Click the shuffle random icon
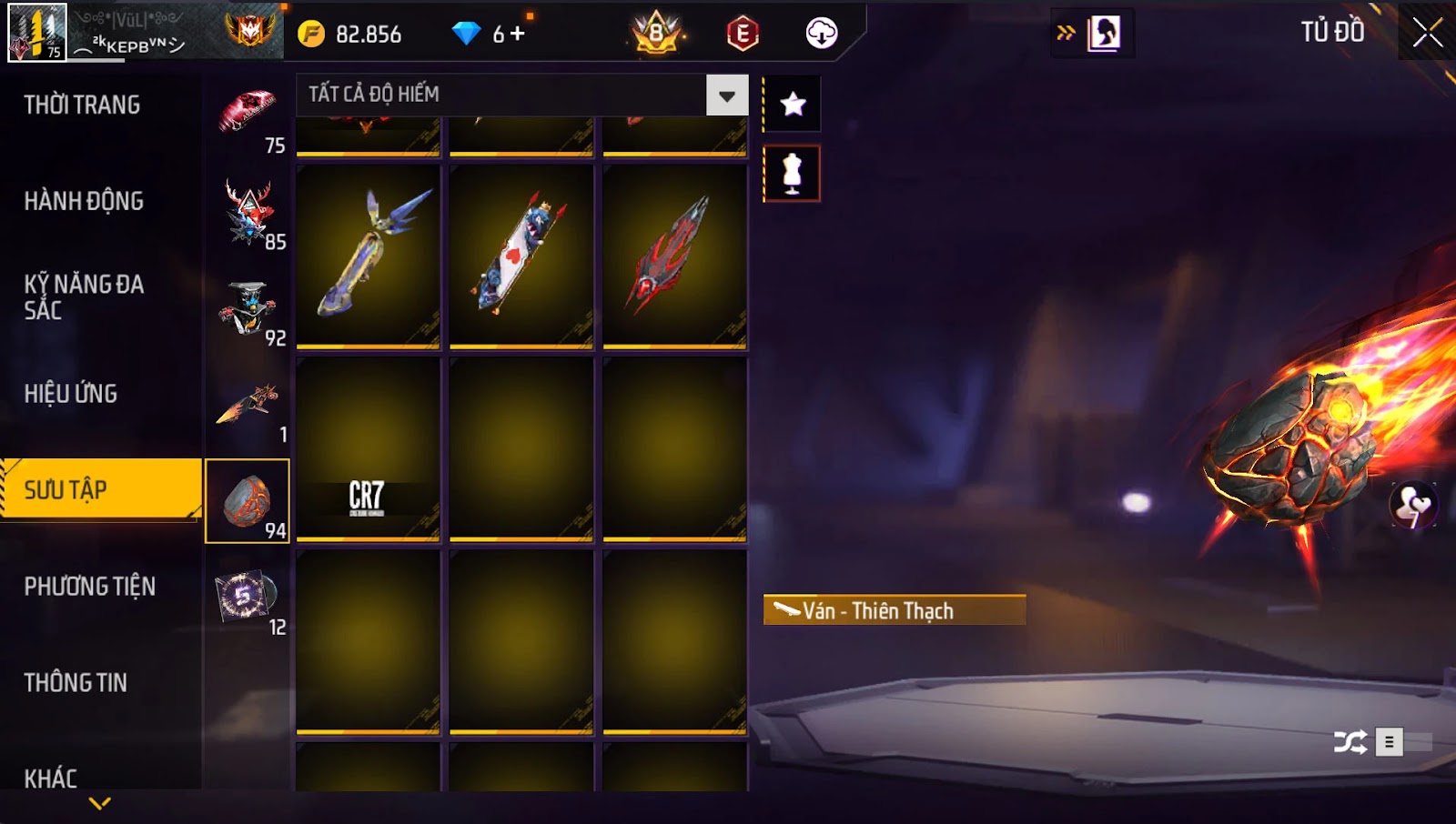Screen dimensions: 1456x824 point(1350,742)
